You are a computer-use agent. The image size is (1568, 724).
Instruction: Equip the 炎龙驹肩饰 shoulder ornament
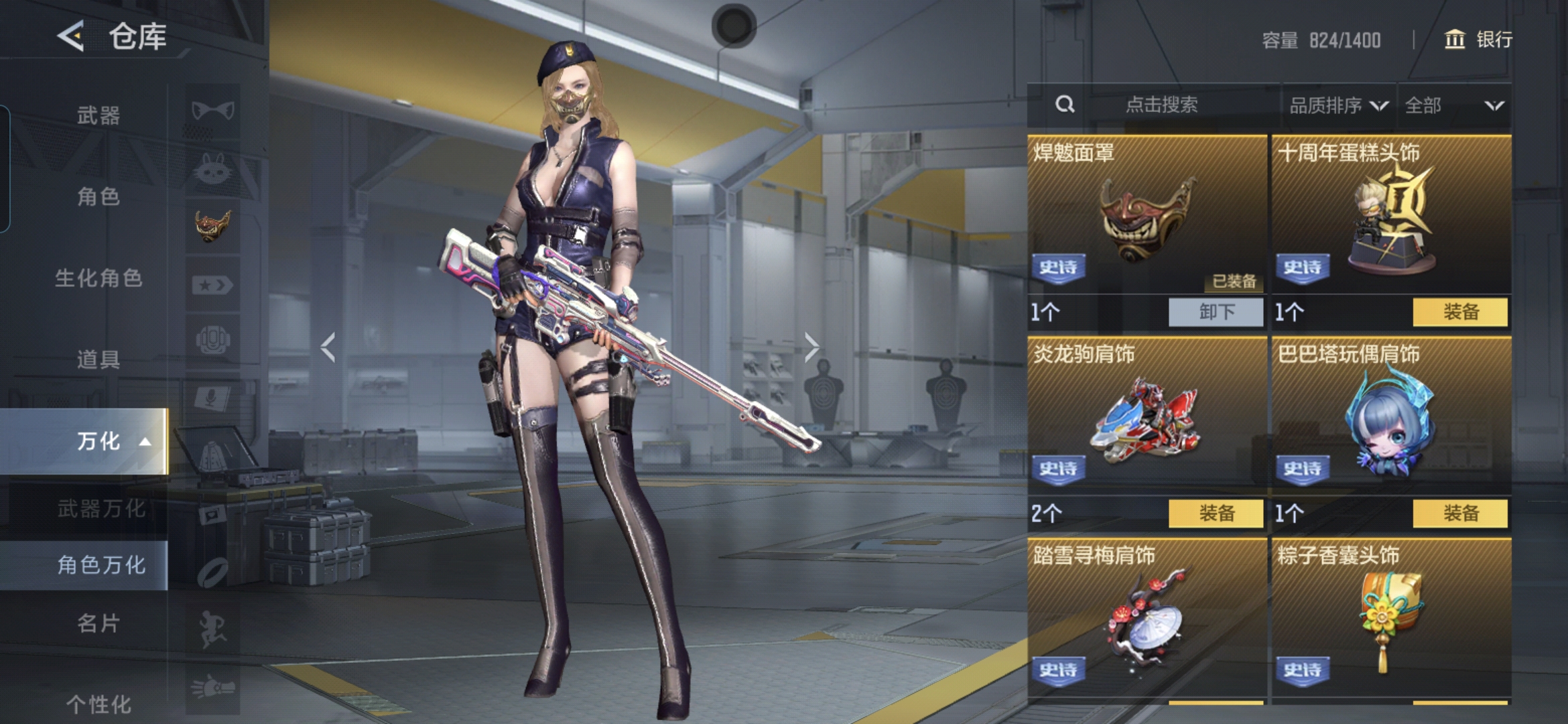tap(1216, 514)
